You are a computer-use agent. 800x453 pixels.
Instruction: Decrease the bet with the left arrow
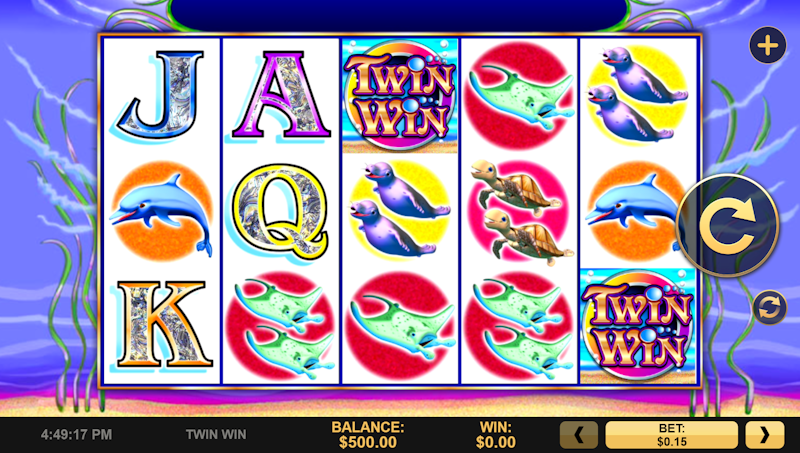pos(578,435)
